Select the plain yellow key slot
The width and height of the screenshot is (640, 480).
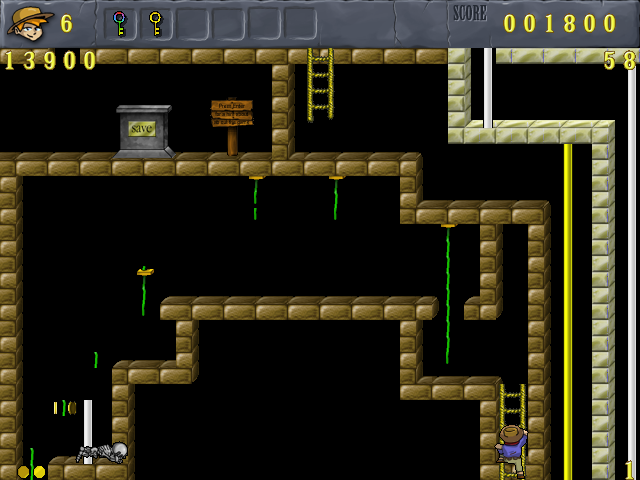(x=155, y=23)
